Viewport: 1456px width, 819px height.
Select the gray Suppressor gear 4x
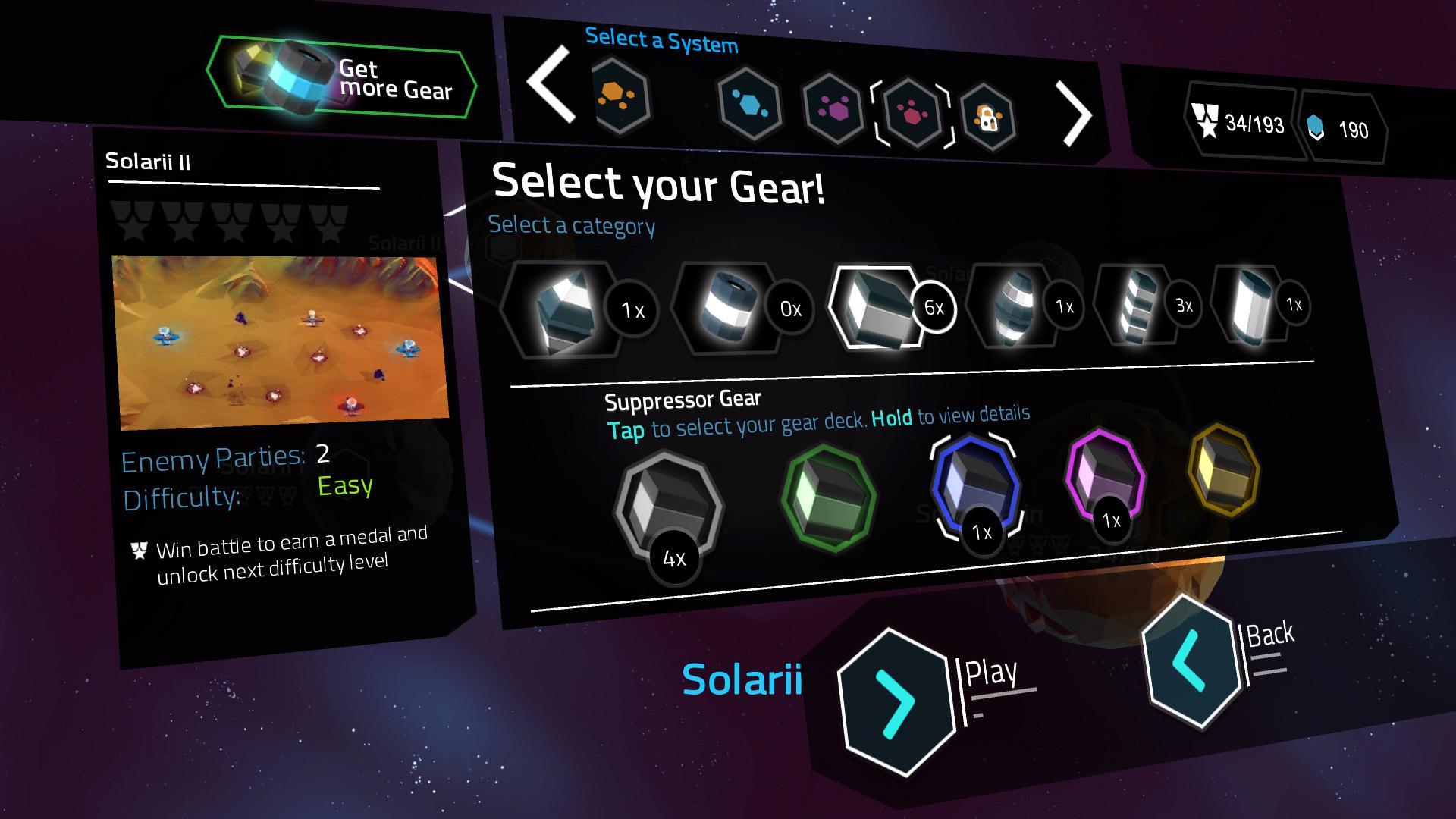tap(667, 507)
